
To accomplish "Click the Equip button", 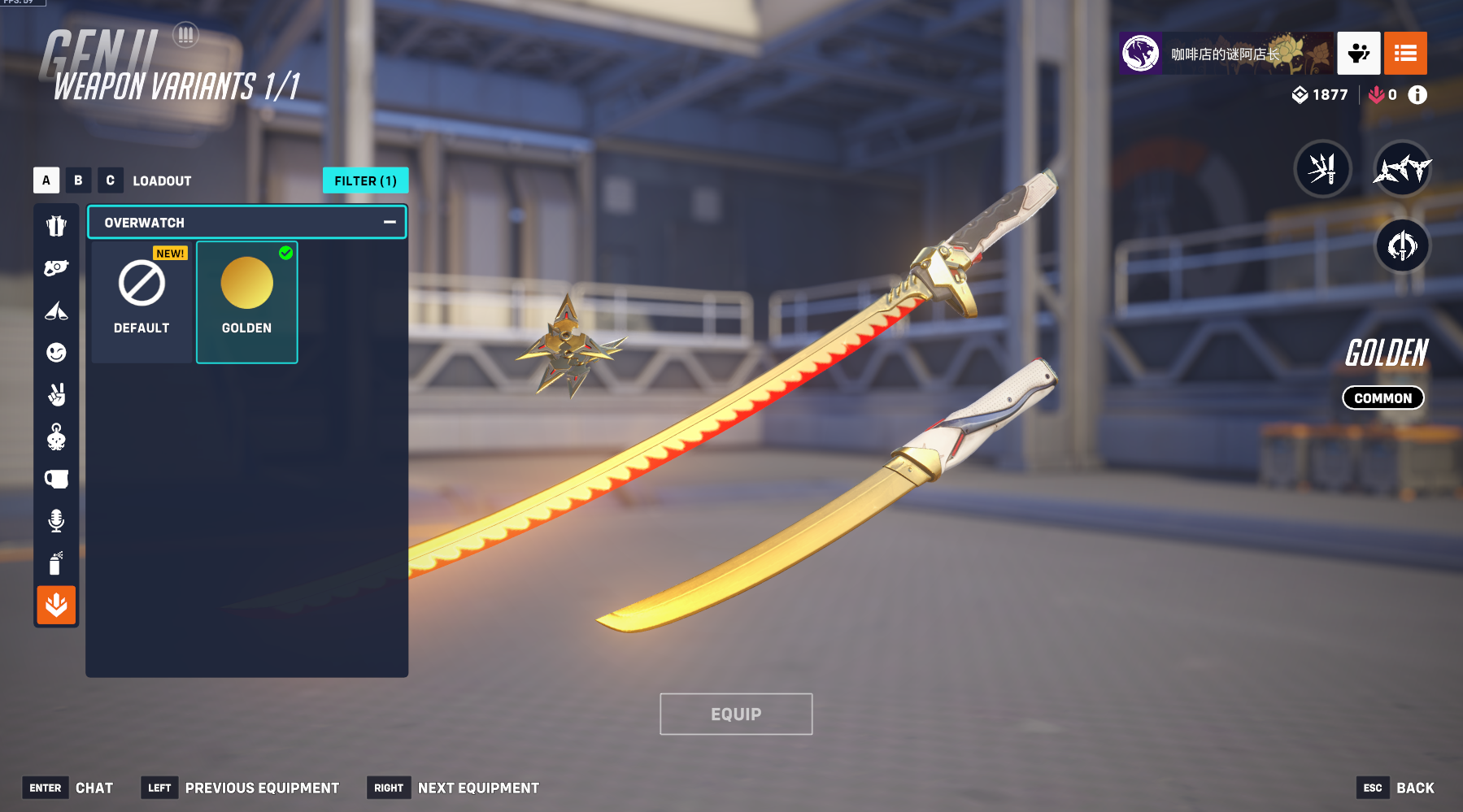I will point(736,714).
